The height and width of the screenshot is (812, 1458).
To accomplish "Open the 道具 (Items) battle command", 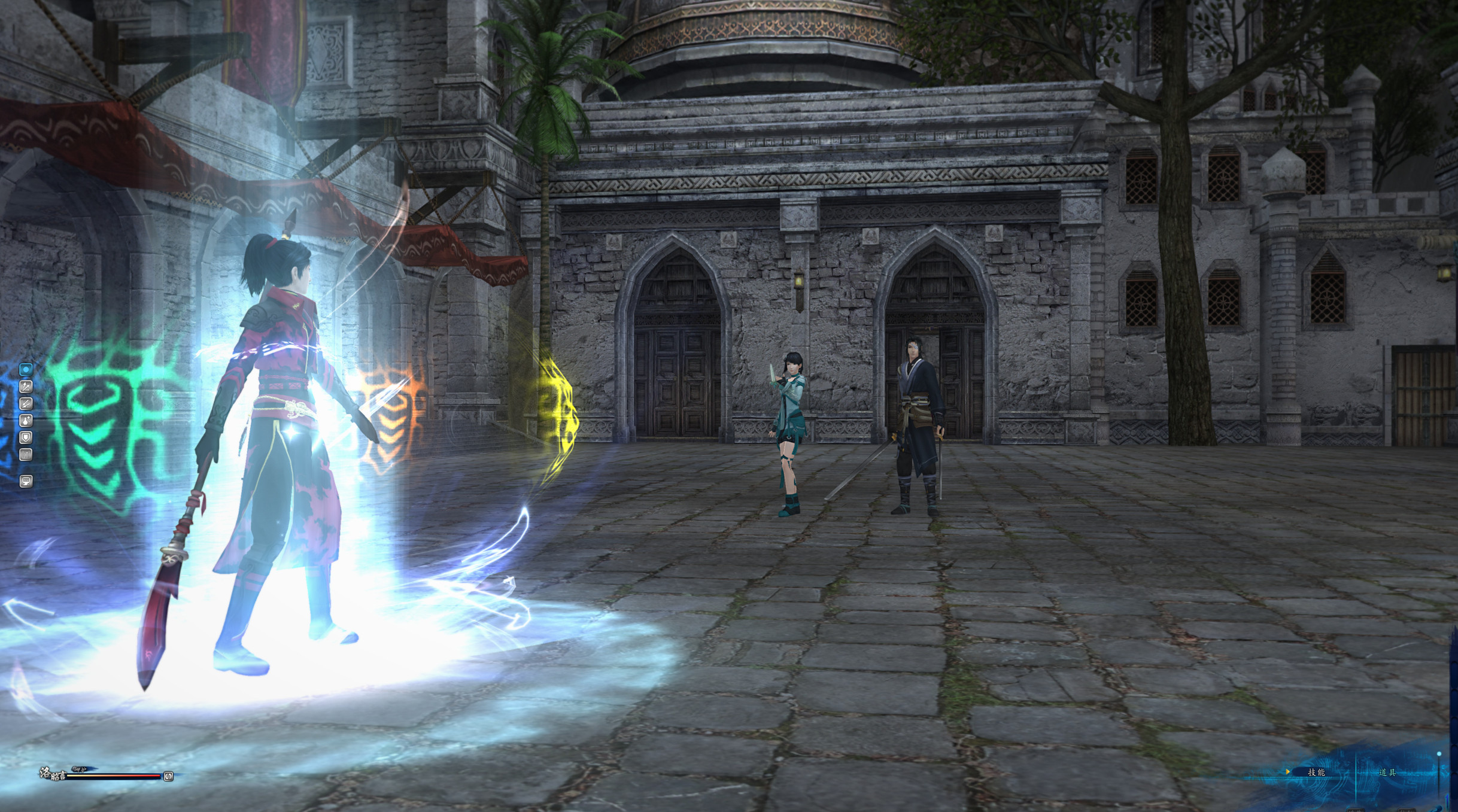I will tap(1387, 772).
